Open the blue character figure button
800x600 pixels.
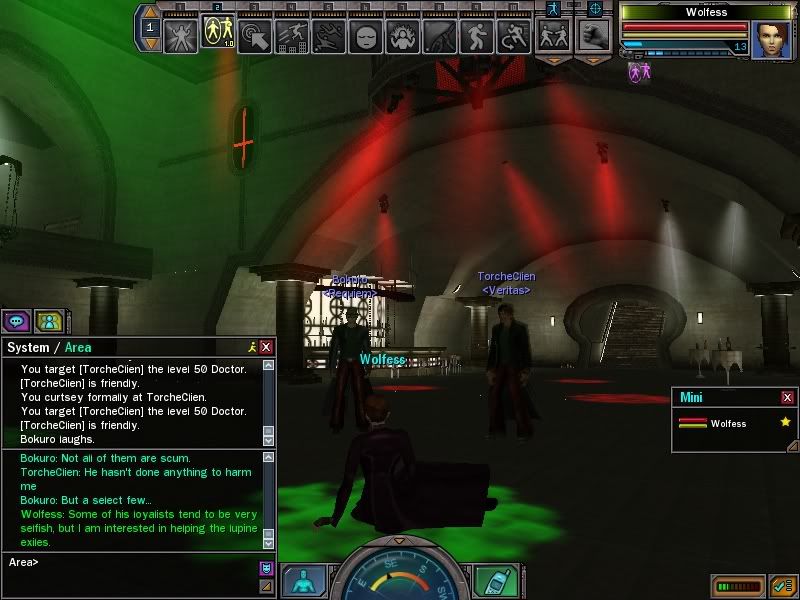(x=303, y=581)
